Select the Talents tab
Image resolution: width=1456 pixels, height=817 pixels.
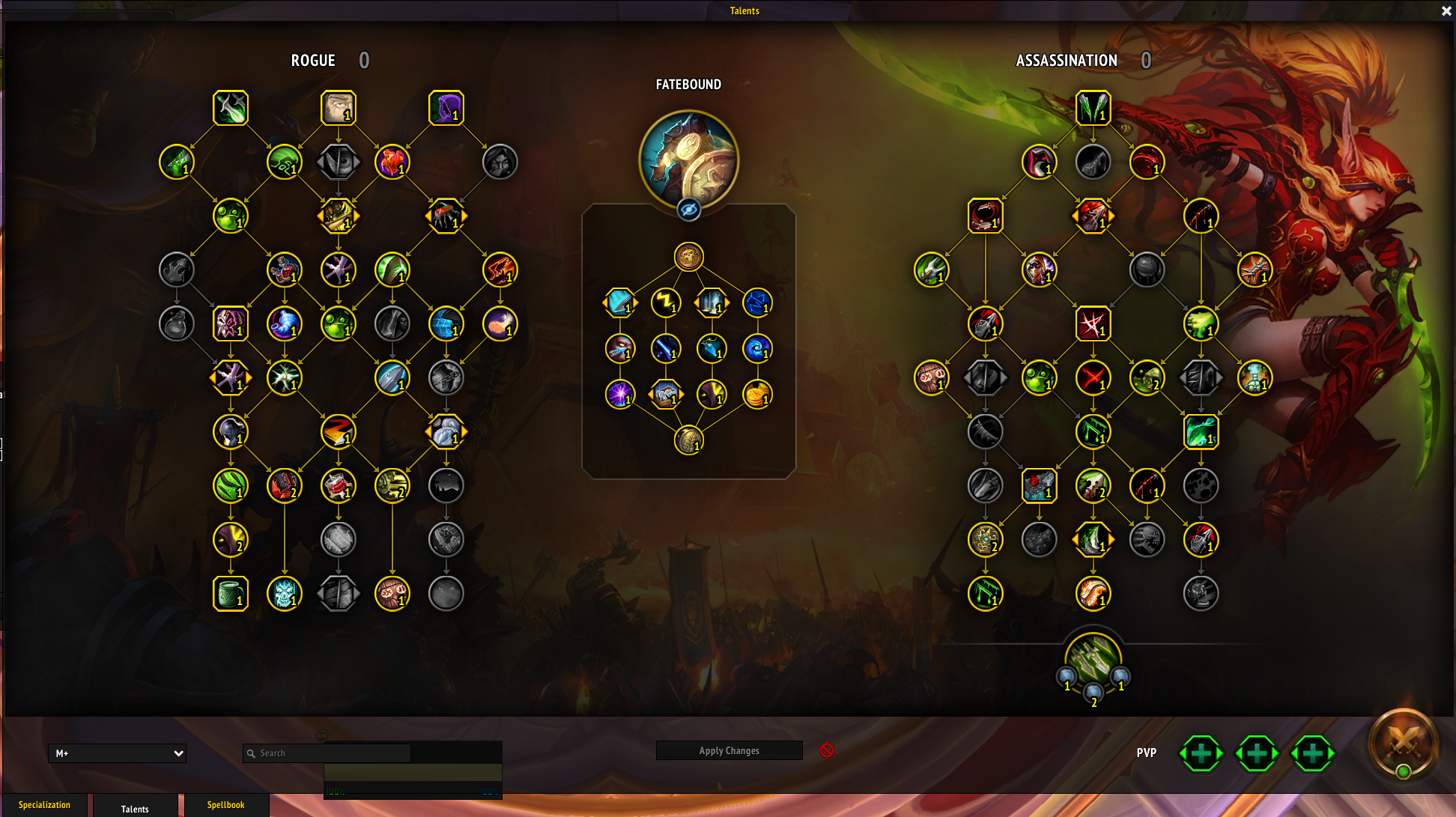pos(135,809)
